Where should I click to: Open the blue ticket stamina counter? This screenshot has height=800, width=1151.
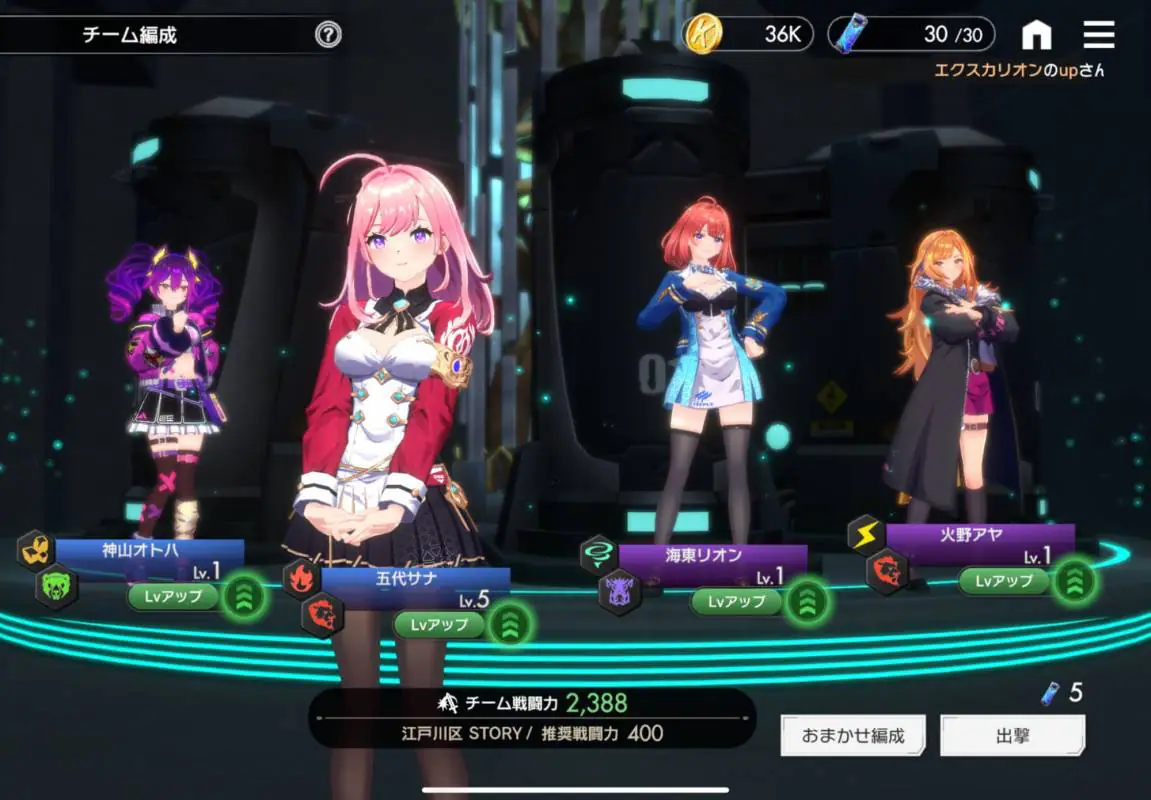tap(910, 35)
